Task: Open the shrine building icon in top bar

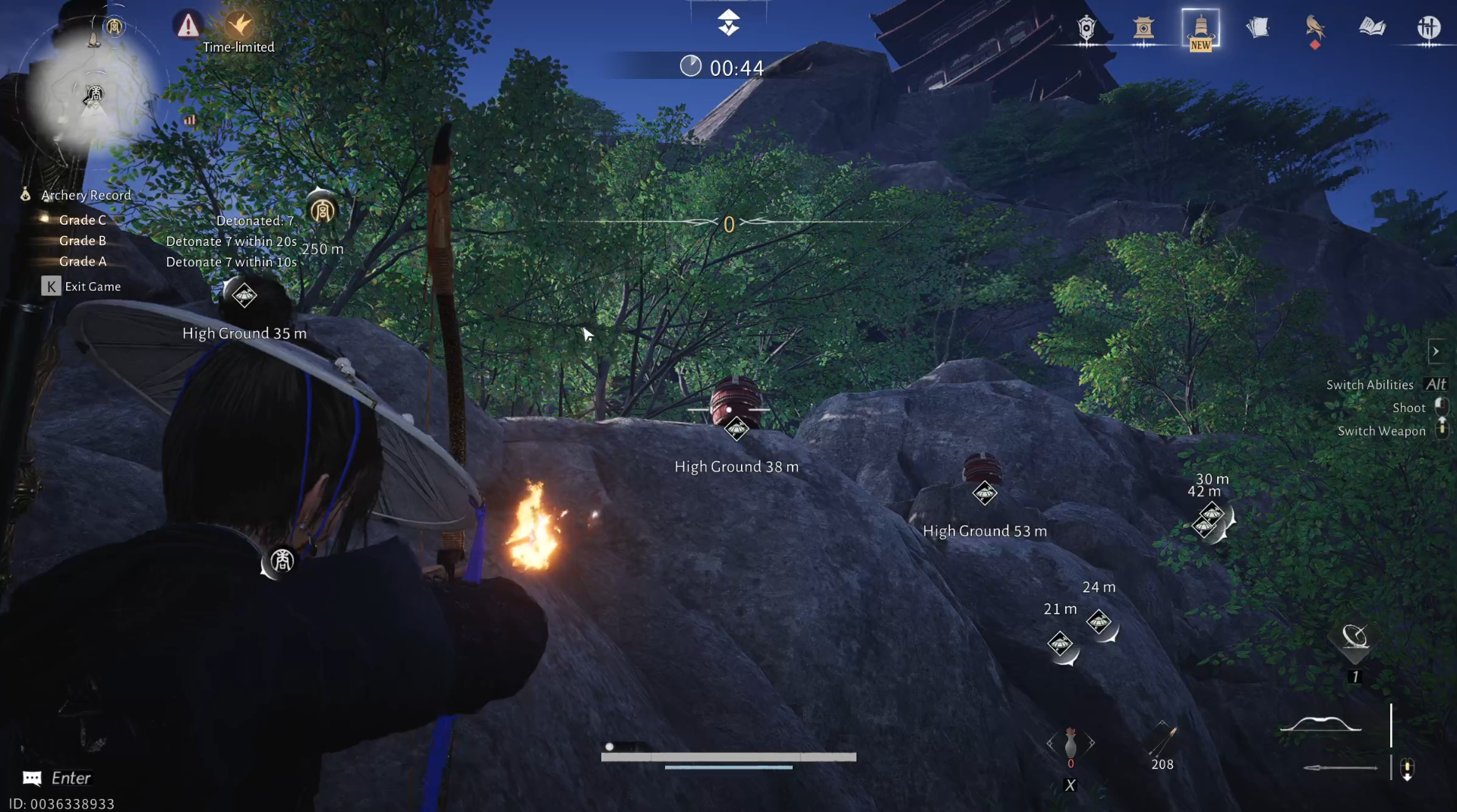Action: point(1145,30)
